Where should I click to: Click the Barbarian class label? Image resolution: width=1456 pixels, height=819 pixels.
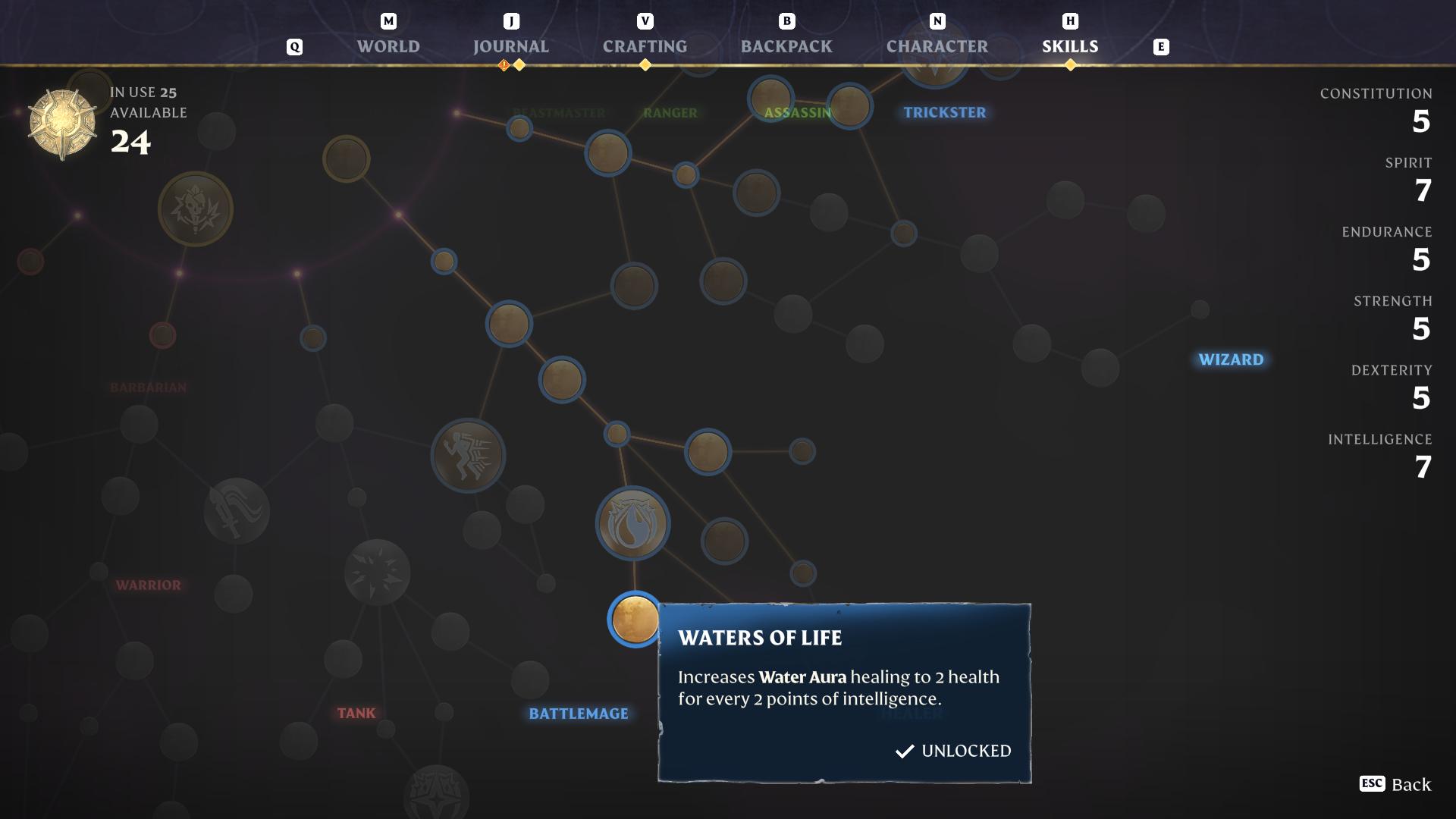(149, 388)
